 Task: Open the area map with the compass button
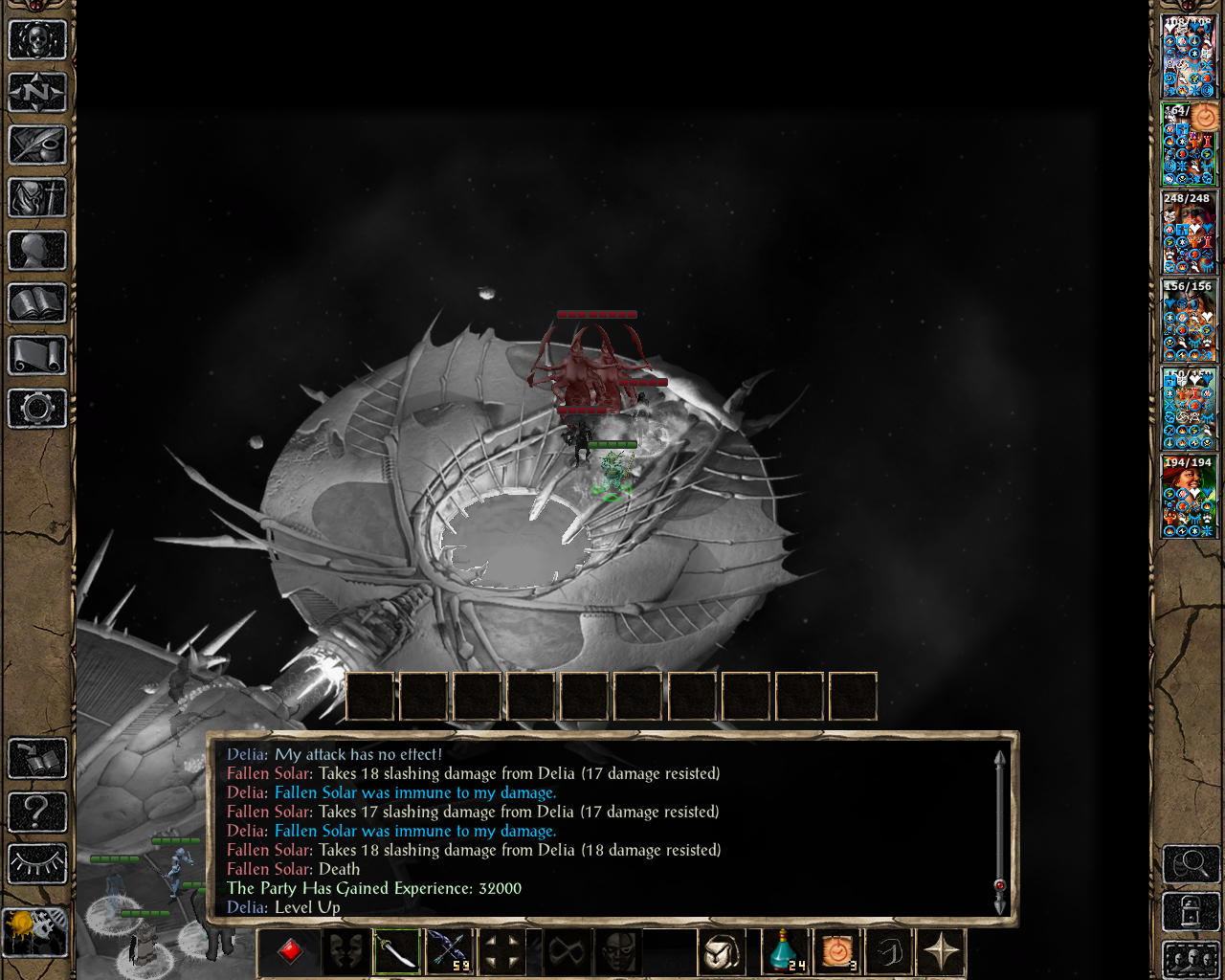coord(37,93)
